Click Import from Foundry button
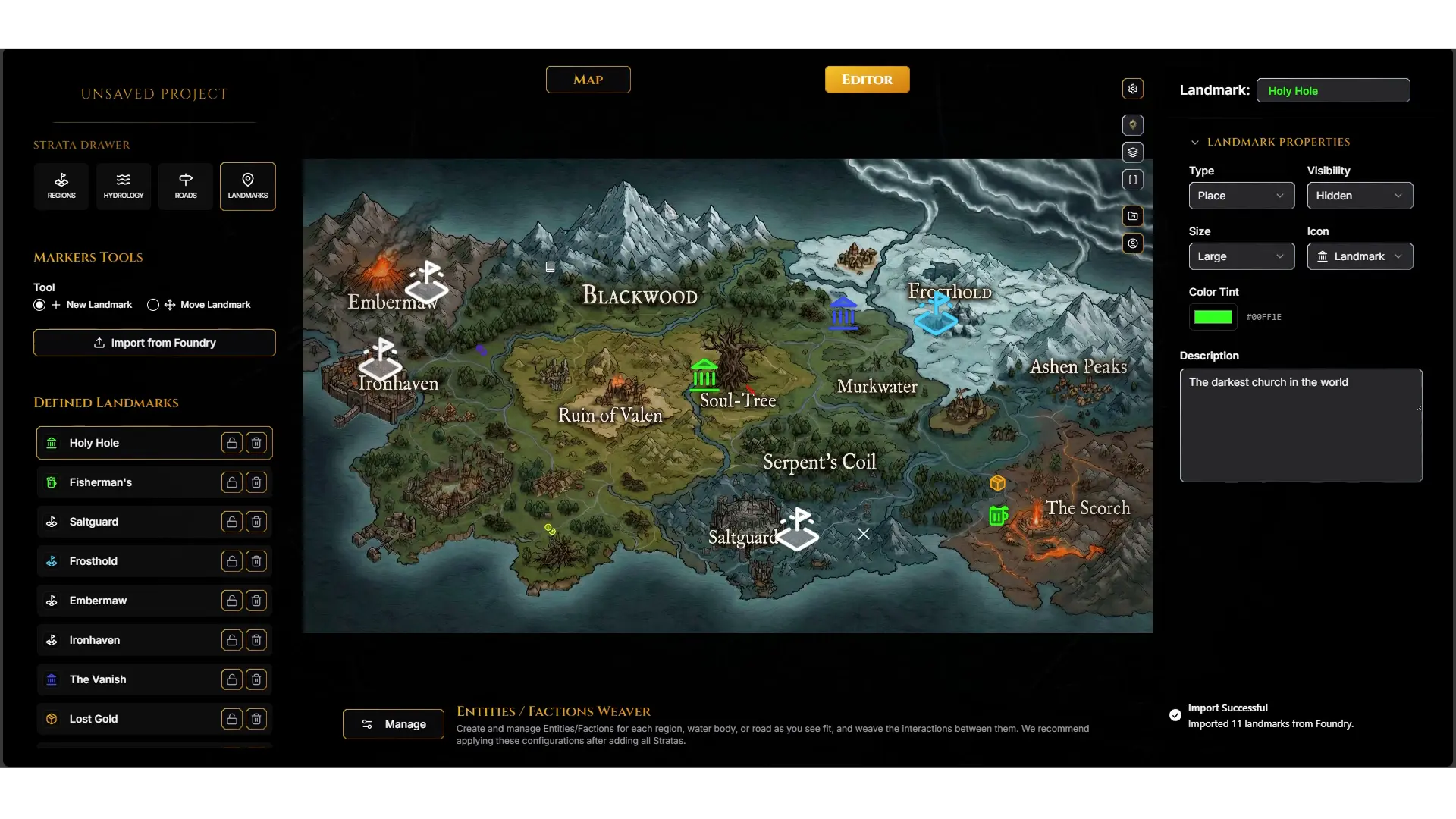This screenshot has width=1456, height=819. tap(155, 343)
